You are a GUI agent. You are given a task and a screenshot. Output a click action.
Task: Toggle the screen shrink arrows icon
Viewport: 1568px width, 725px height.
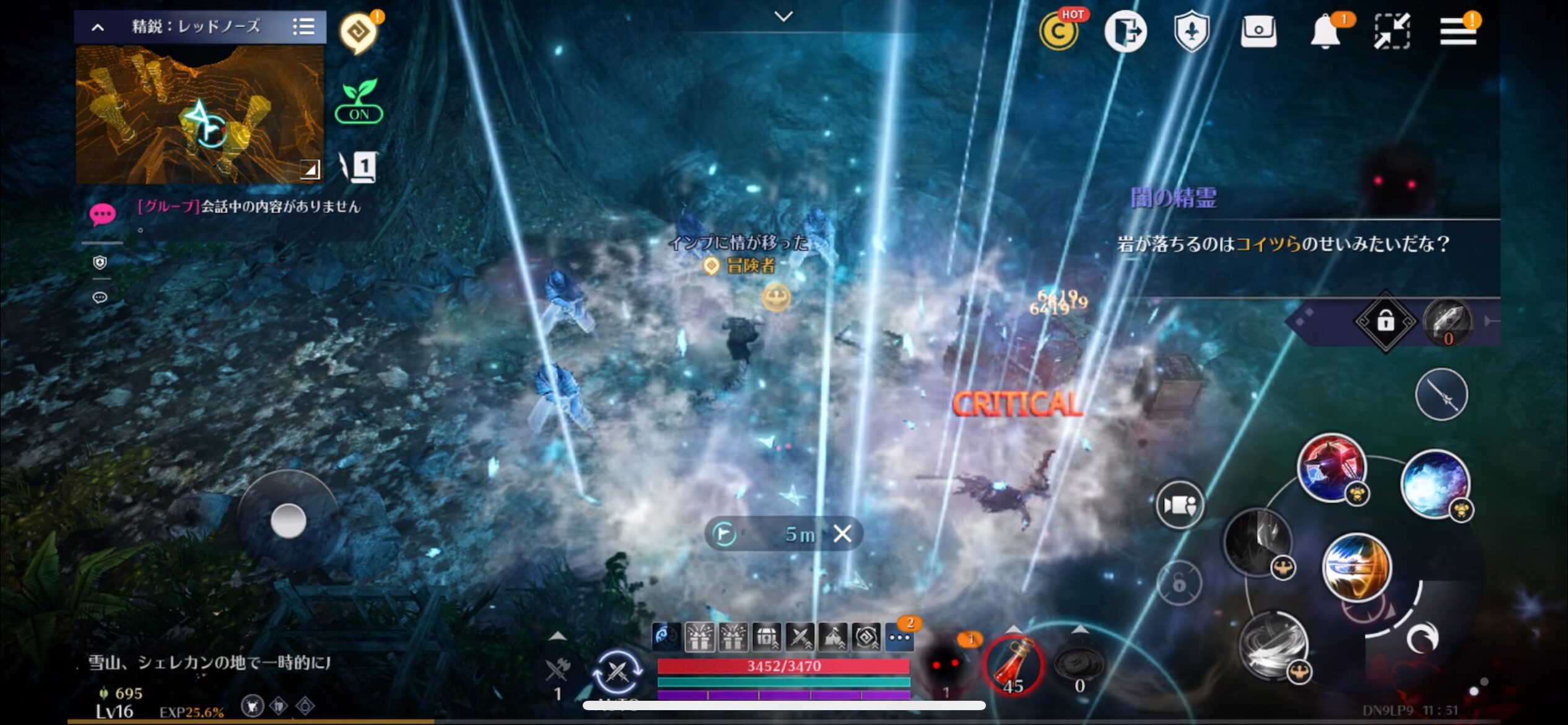(x=1392, y=31)
